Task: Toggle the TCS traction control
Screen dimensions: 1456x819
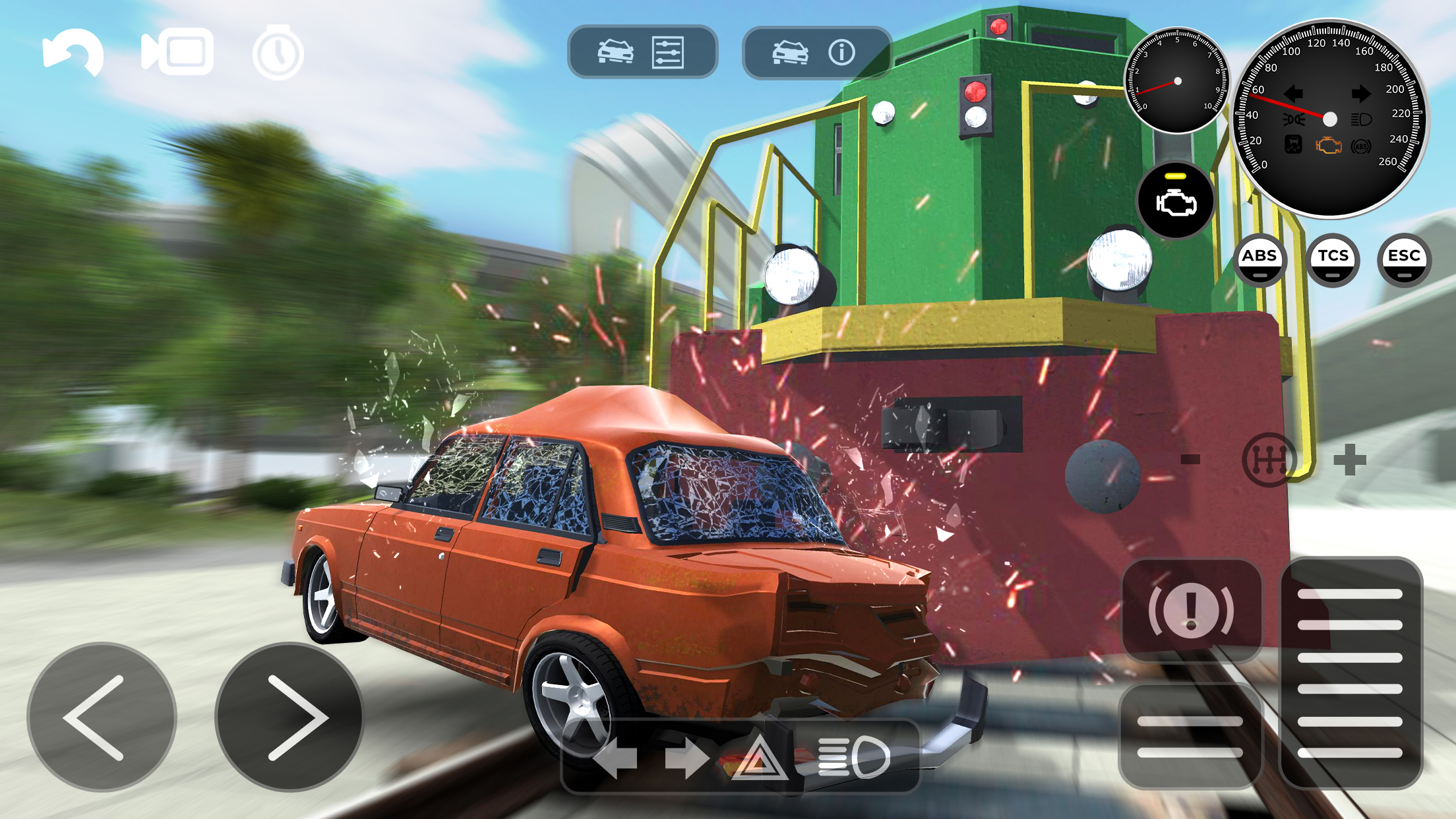Action: tap(1333, 259)
